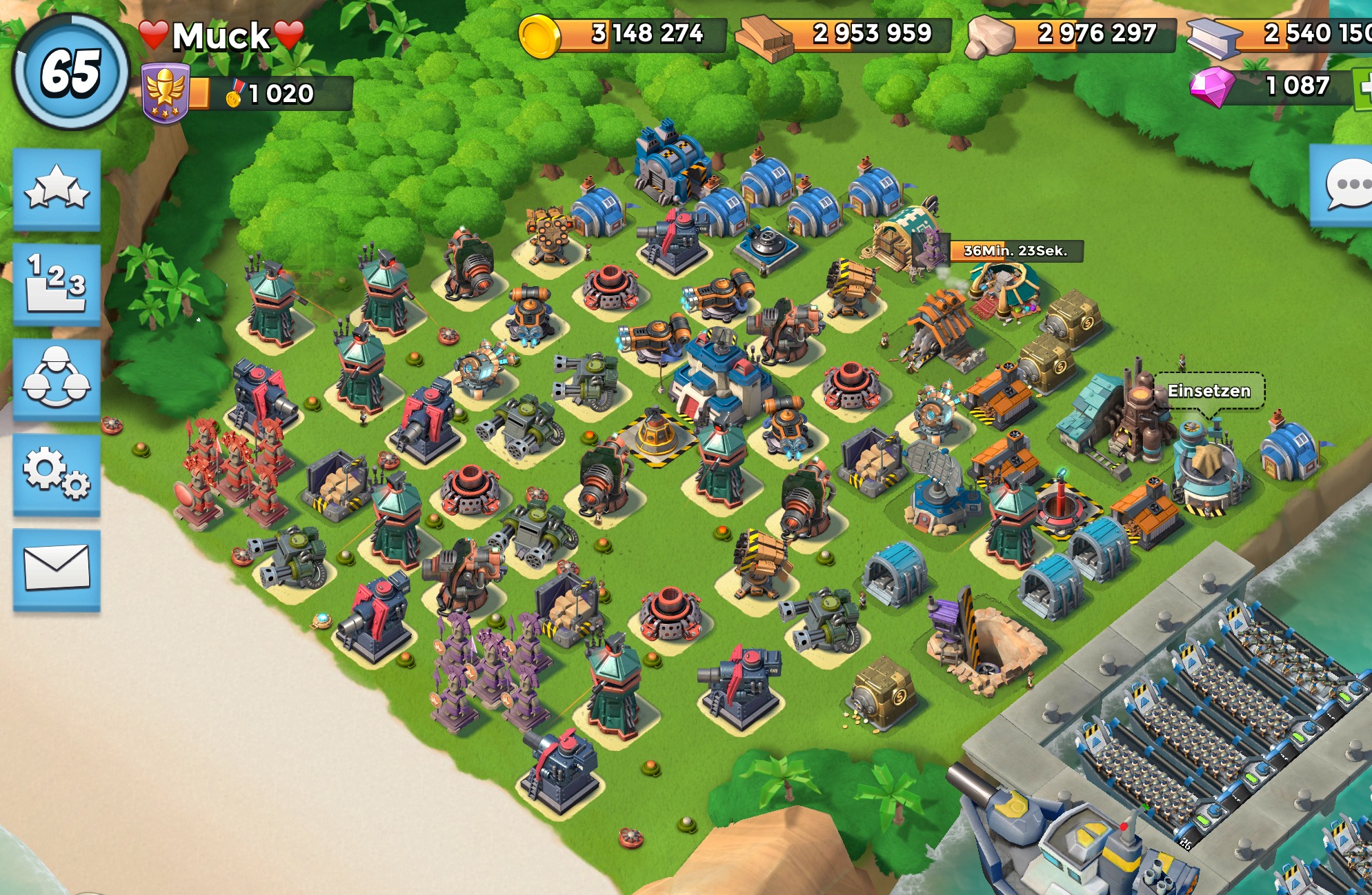1372x895 pixels.
Task: Open the chat speech bubble
Action: (x=1346, y=184)
